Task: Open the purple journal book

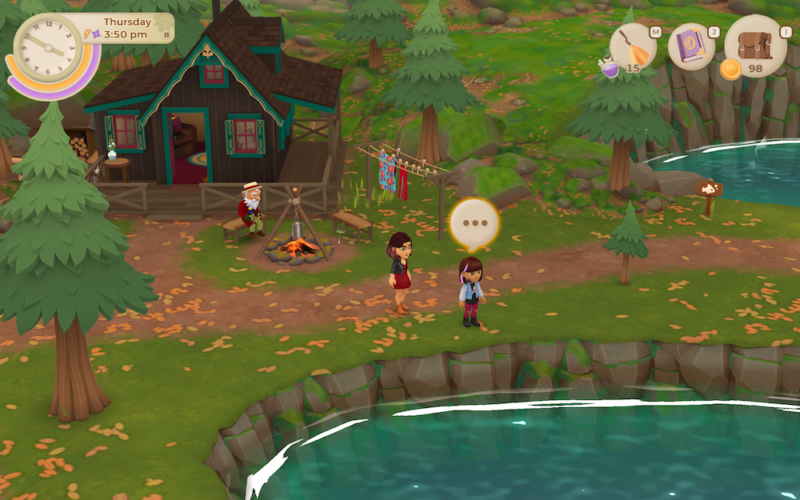Action: click(x=691, y=47)
